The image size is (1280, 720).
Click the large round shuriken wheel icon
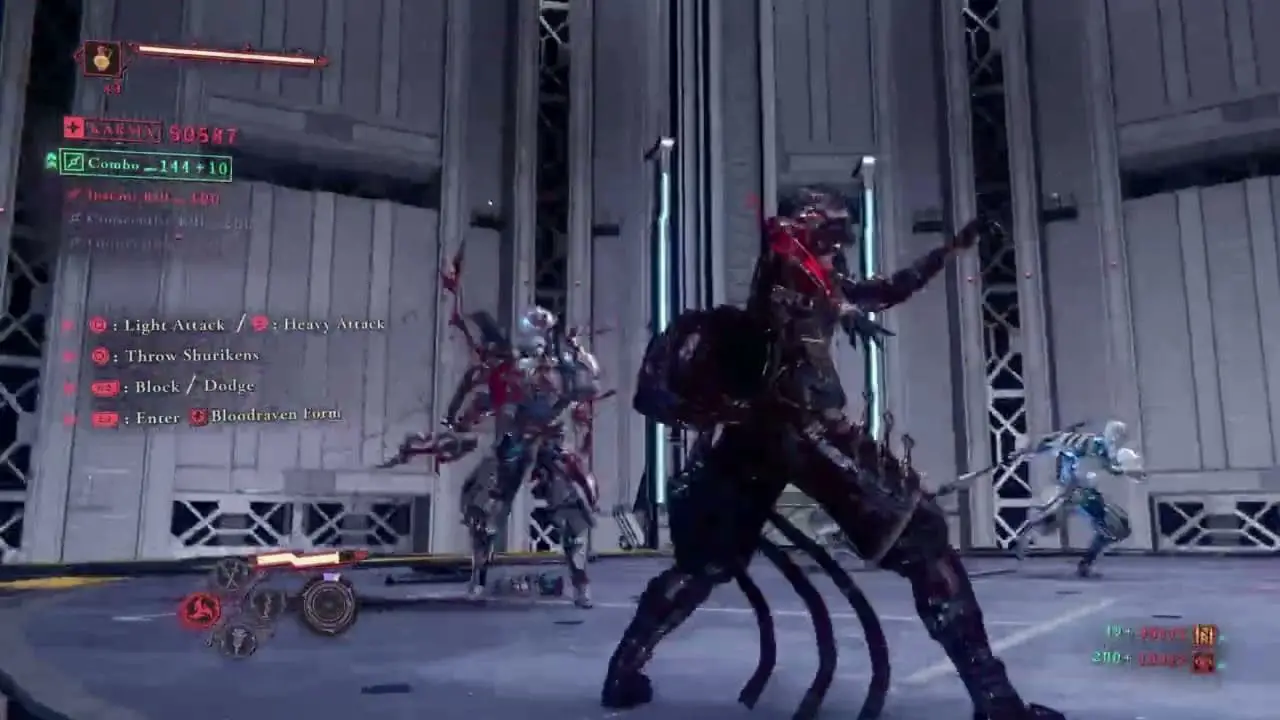click(328, 605)
